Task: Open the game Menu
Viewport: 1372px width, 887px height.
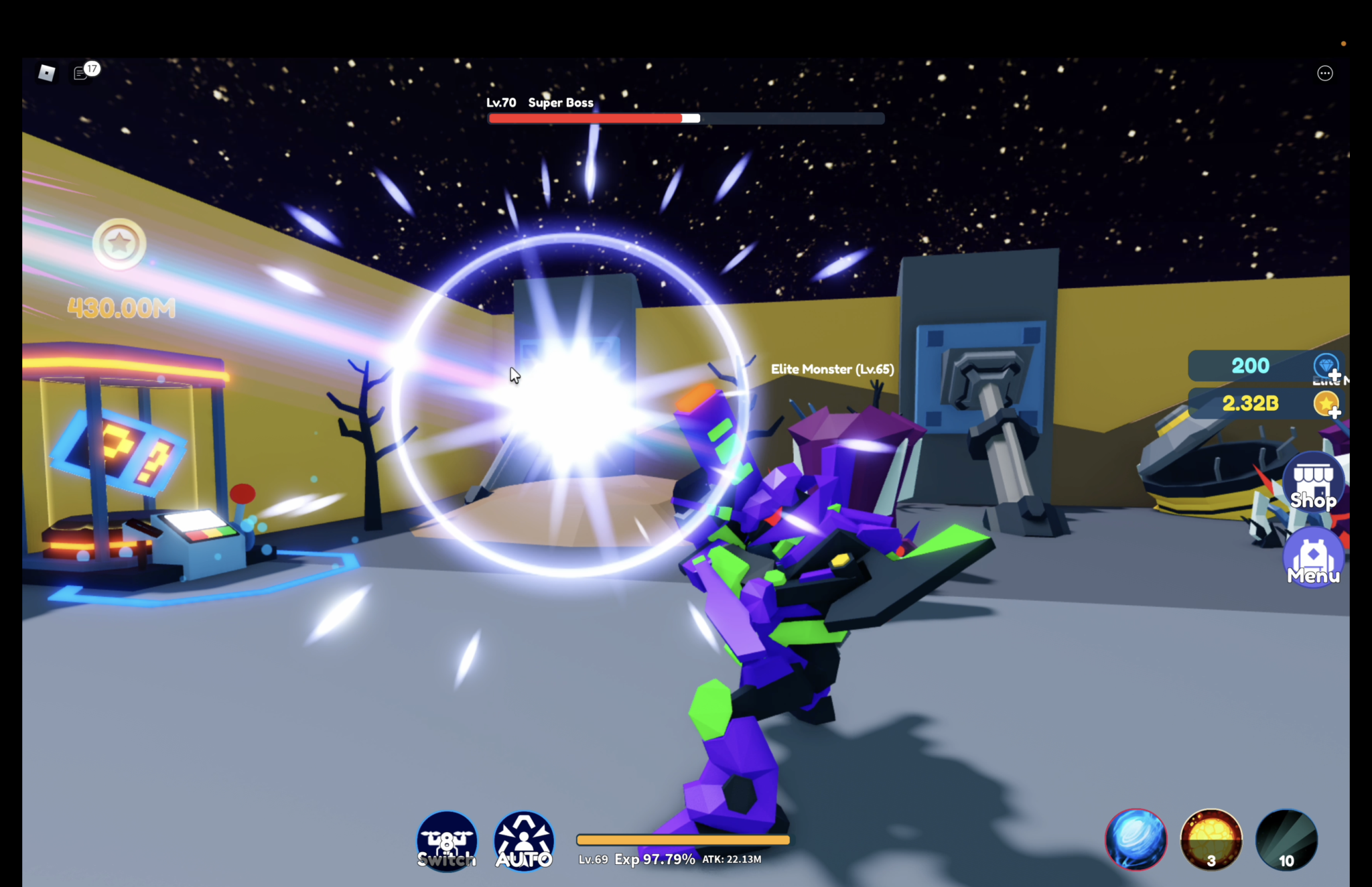Action: coord(1312,558)
